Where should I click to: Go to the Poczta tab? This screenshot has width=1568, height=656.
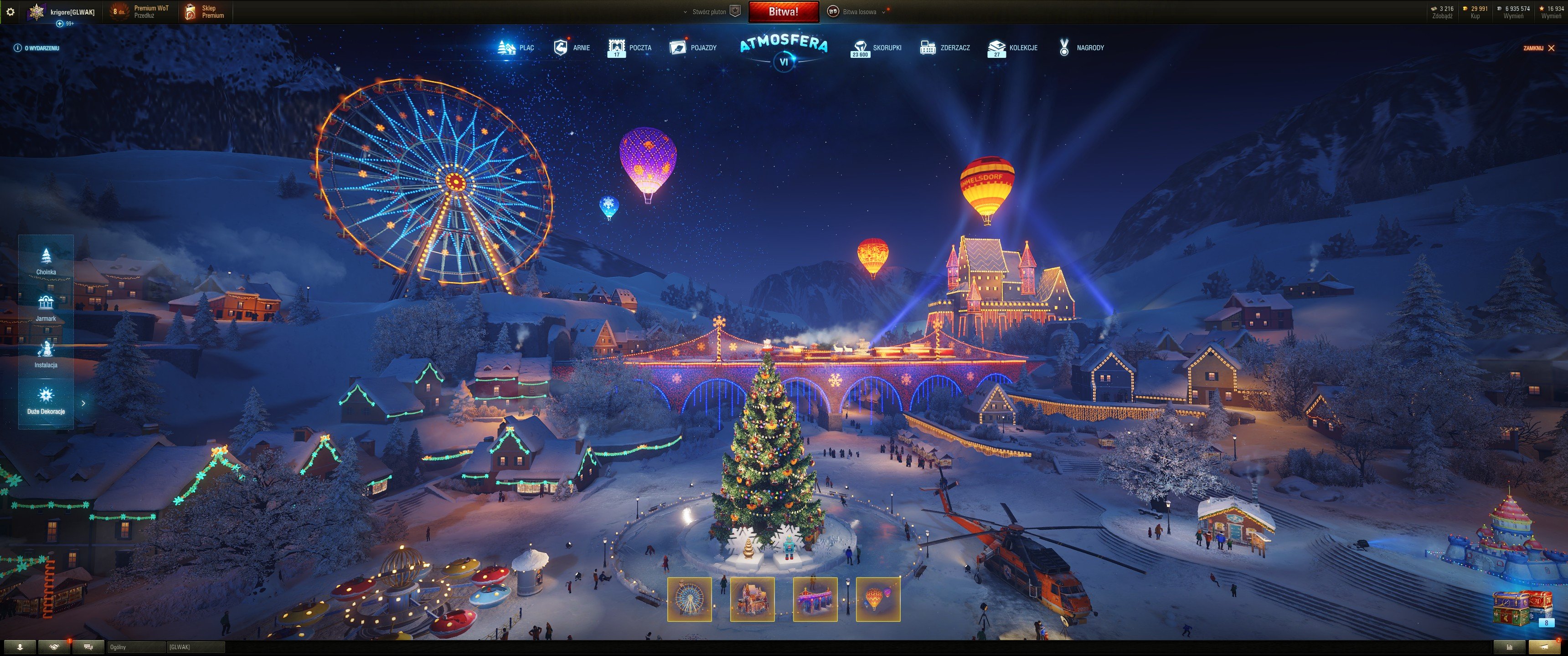click(x=630, y=47)
